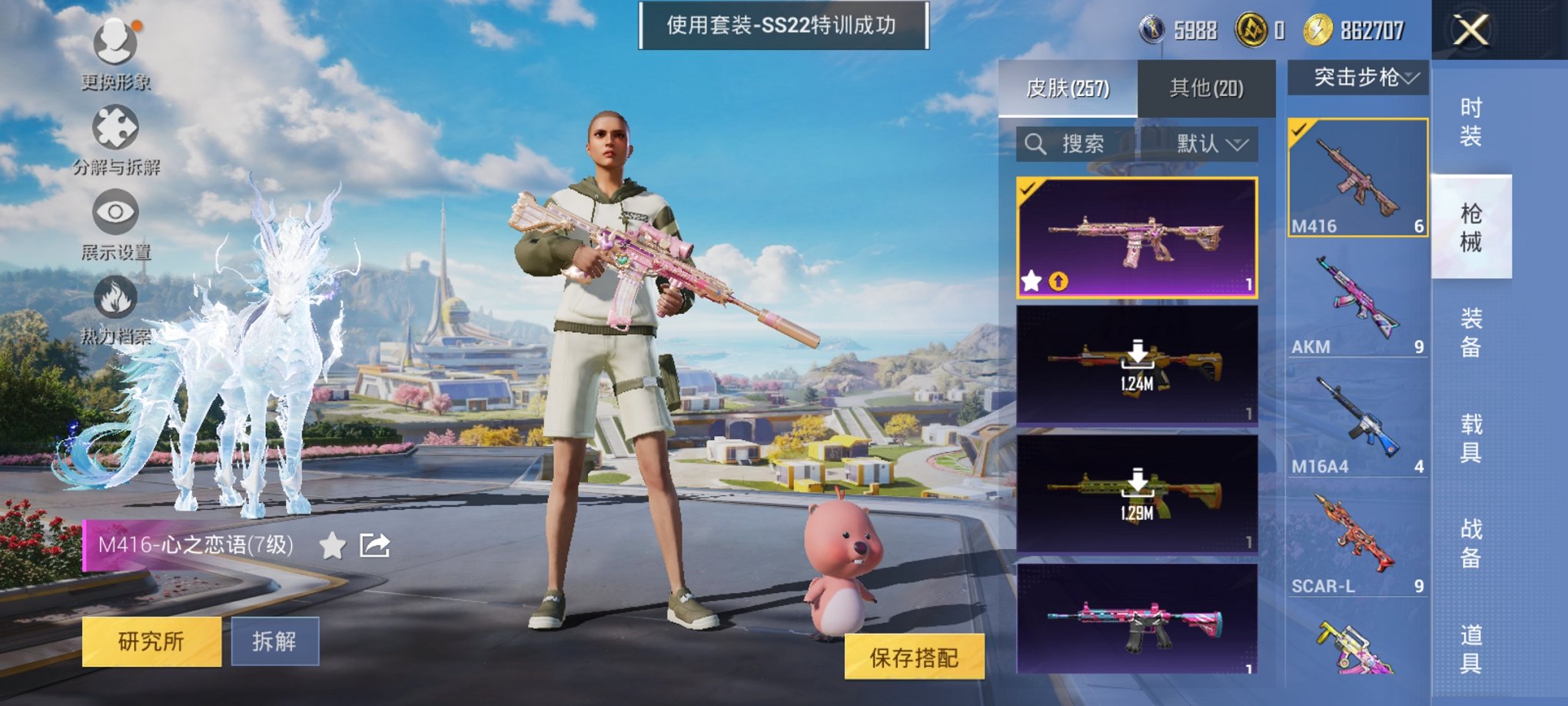Open 展示设置 display settings
Viewport: 1568px width, 706px height.
pos(114,211)
